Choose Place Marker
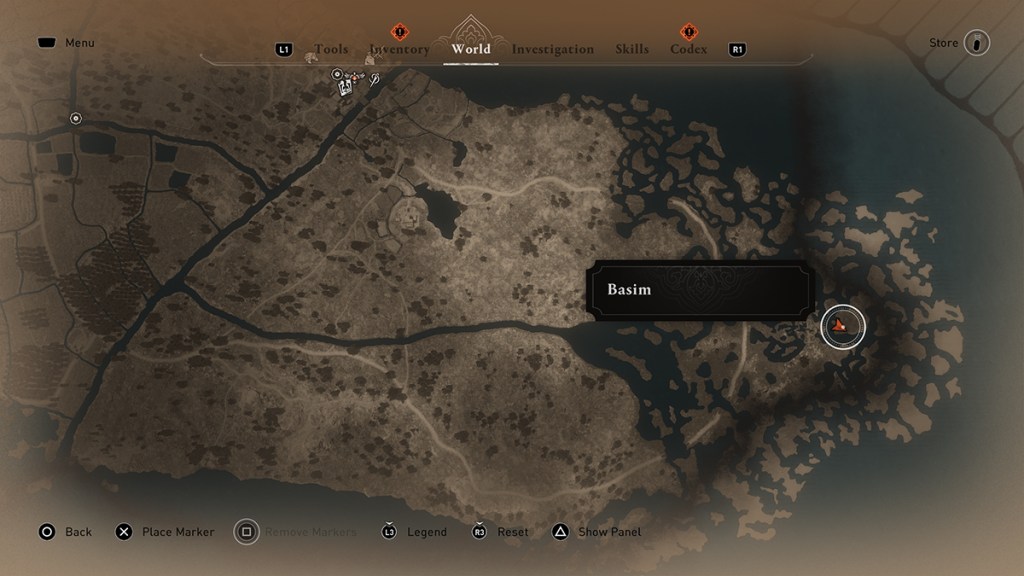This screenshot has width=1024, height=576. [165, 532]
